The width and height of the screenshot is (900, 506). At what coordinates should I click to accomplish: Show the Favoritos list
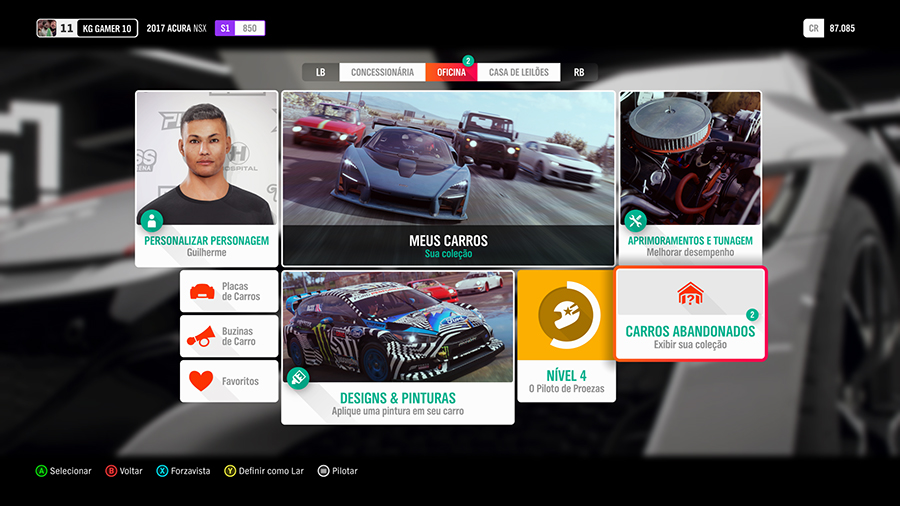[x=229, y=381]
